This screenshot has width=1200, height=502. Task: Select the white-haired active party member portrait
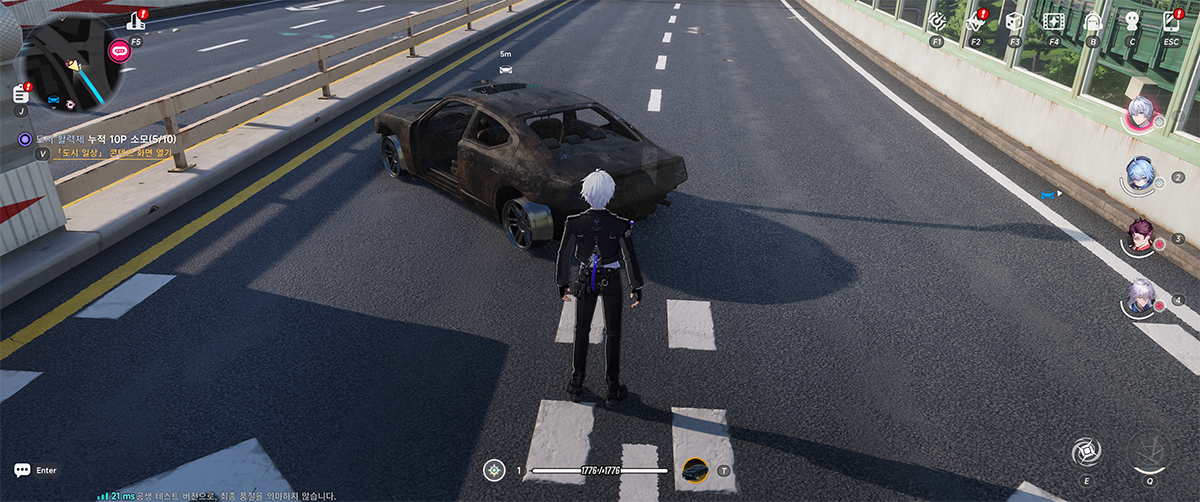point(1140,114)
